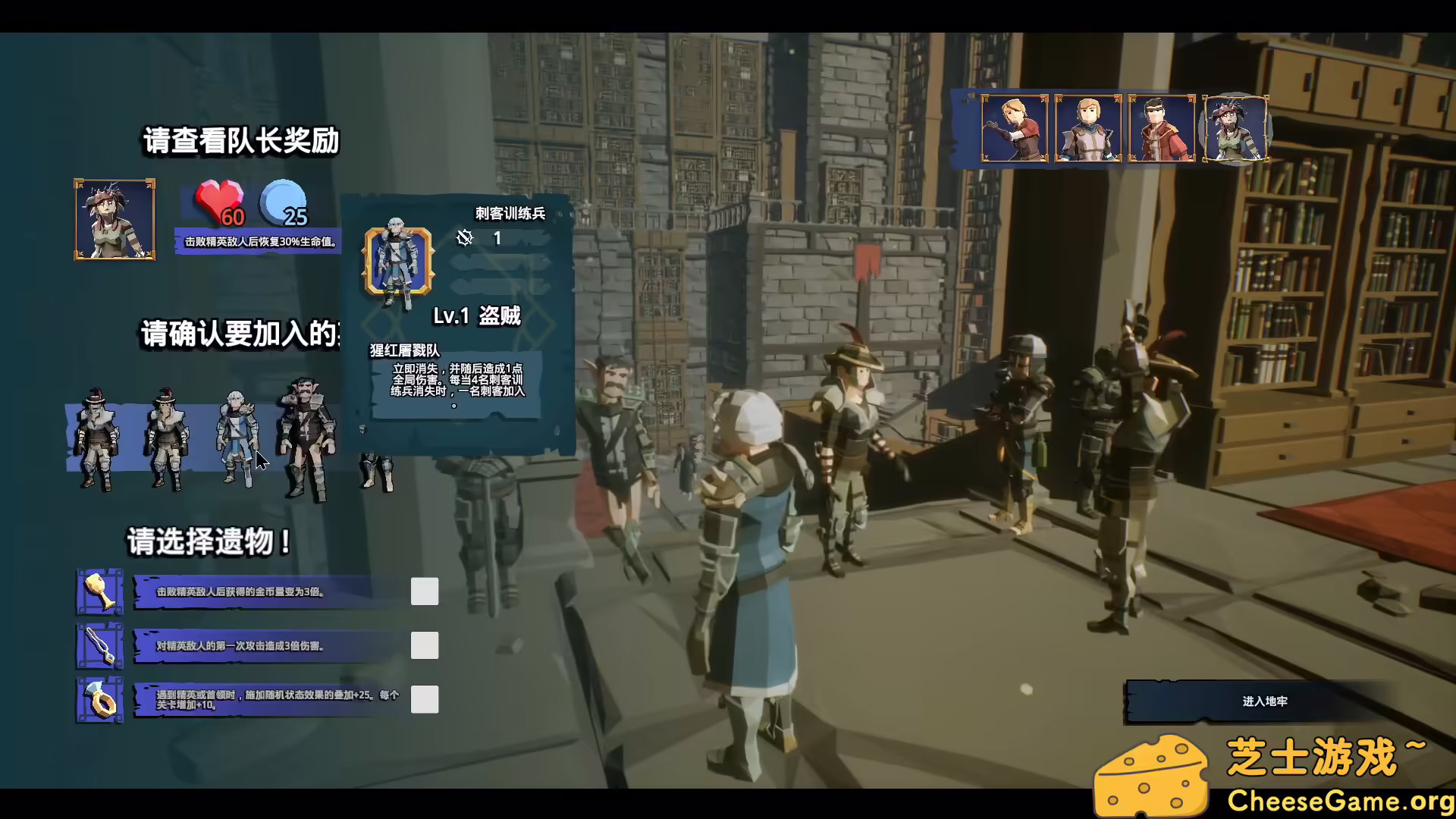Click the tuning fork pendant relic icon
The height and width of the screenshot is (819, 1456).
pos(99,645)
